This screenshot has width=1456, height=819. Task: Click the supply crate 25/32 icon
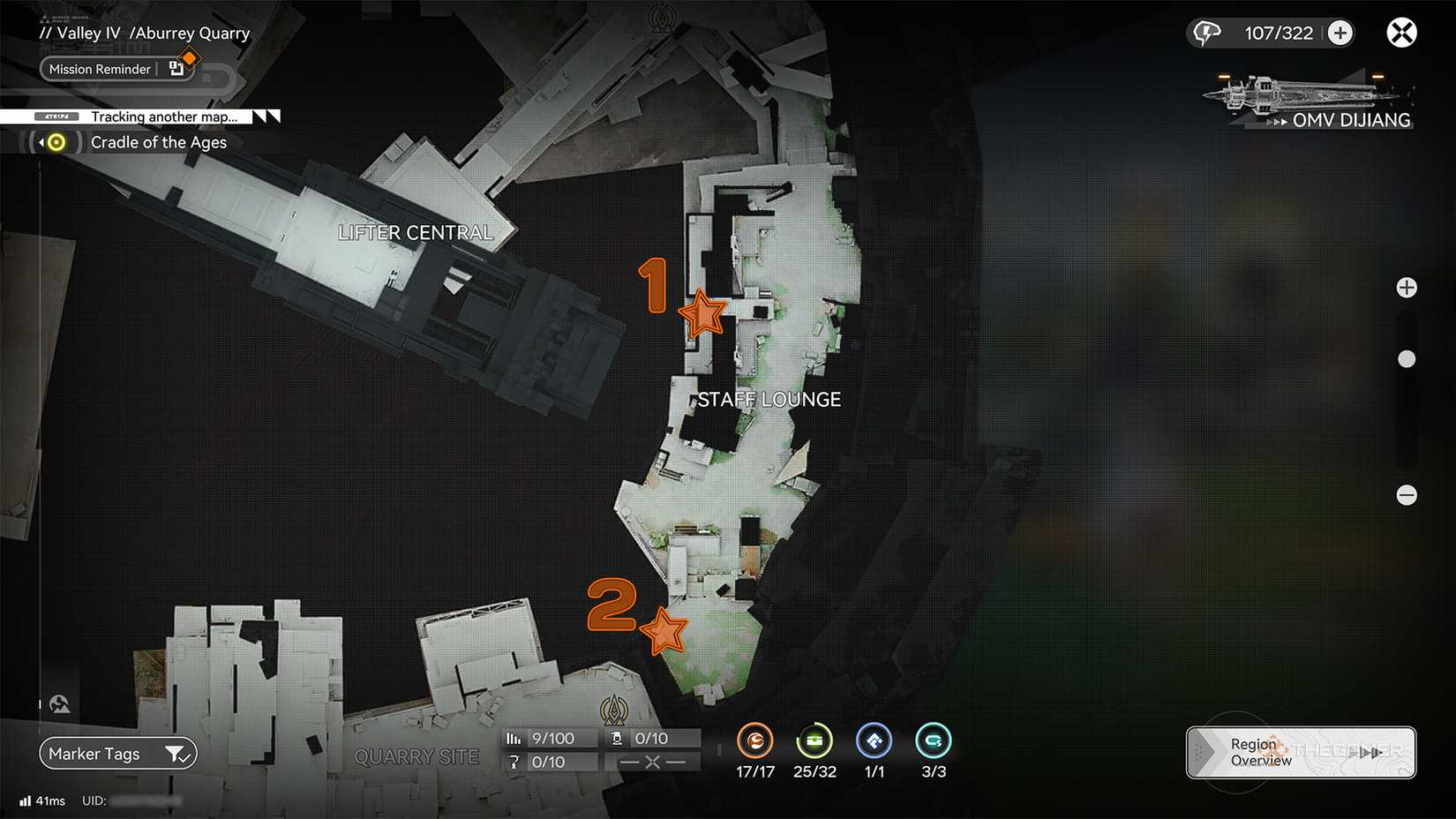point(814,741)
